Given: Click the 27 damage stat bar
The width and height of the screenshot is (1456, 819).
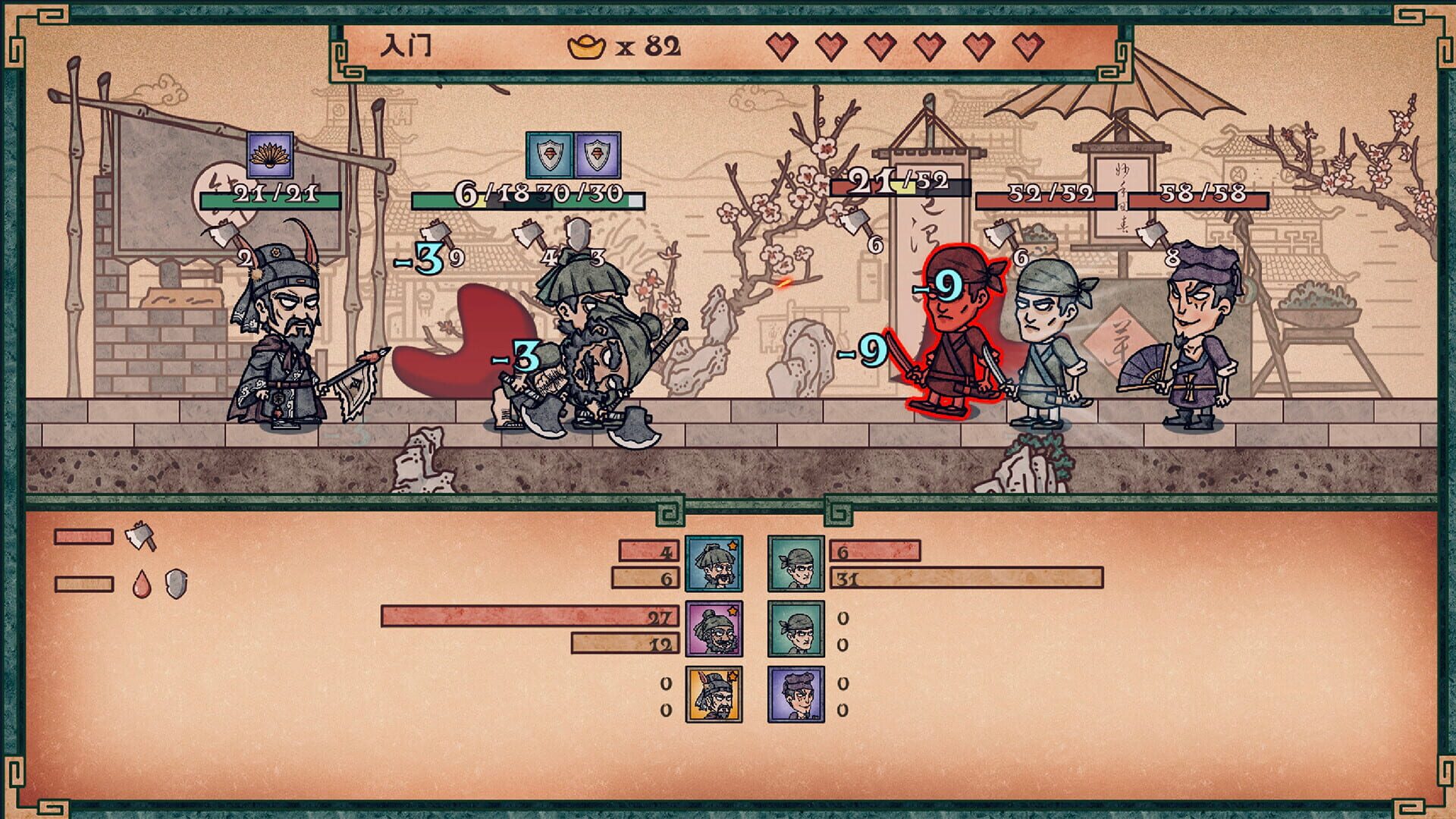Looking at the screenshot, I should 531,617.
